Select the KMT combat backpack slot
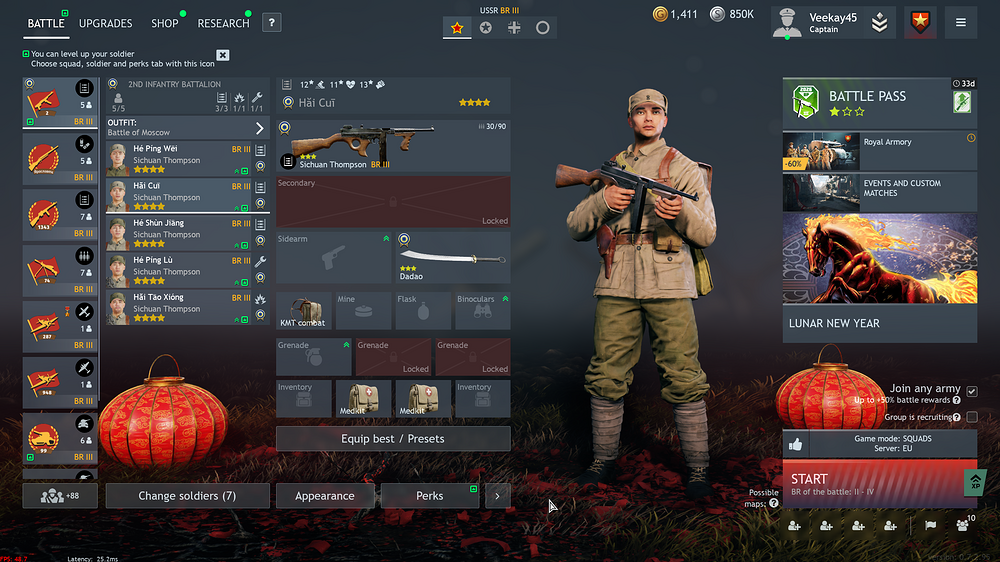 pyautogui.click(x=304, y=311)
